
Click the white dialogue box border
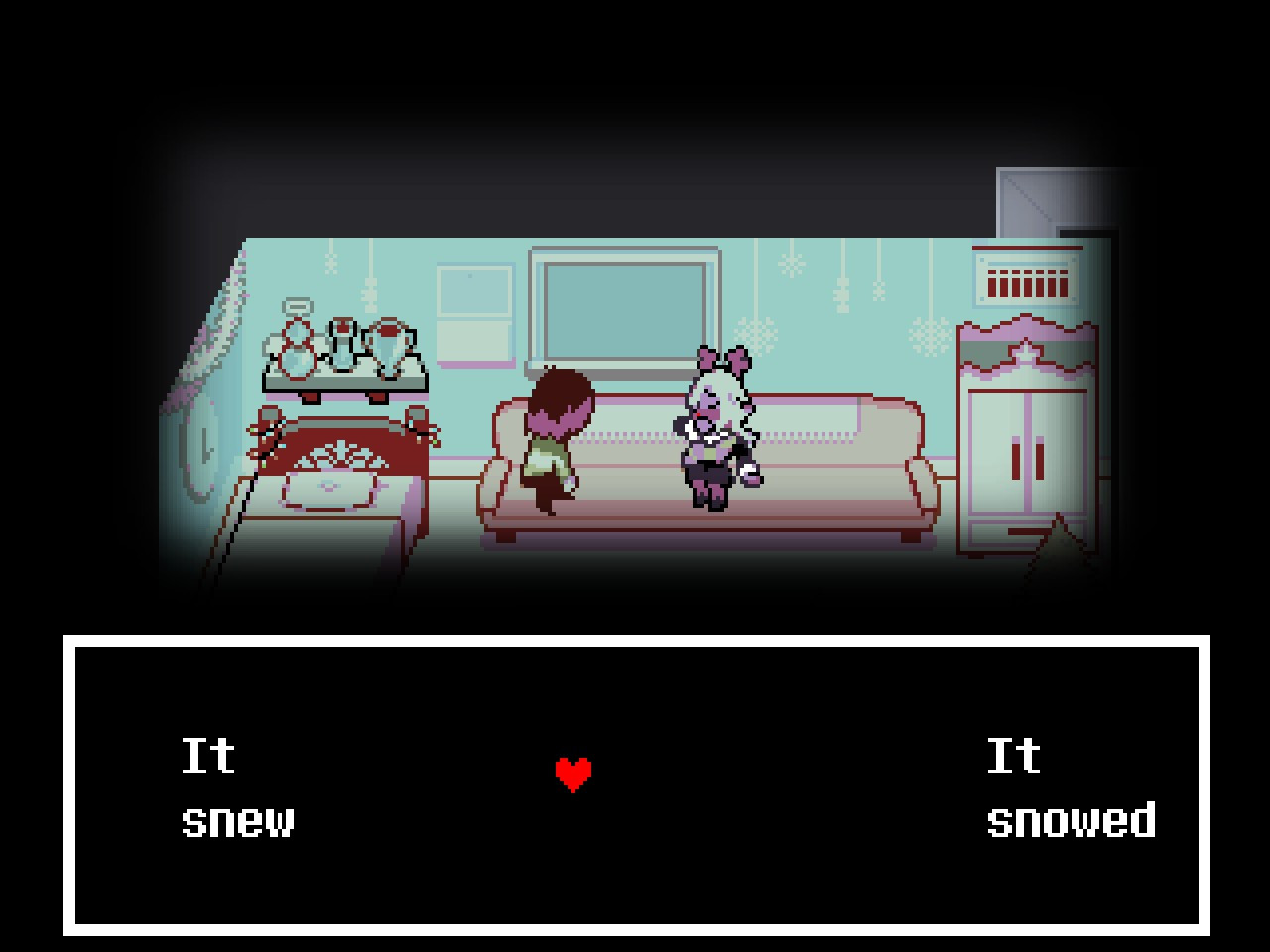tap(635, 640)
